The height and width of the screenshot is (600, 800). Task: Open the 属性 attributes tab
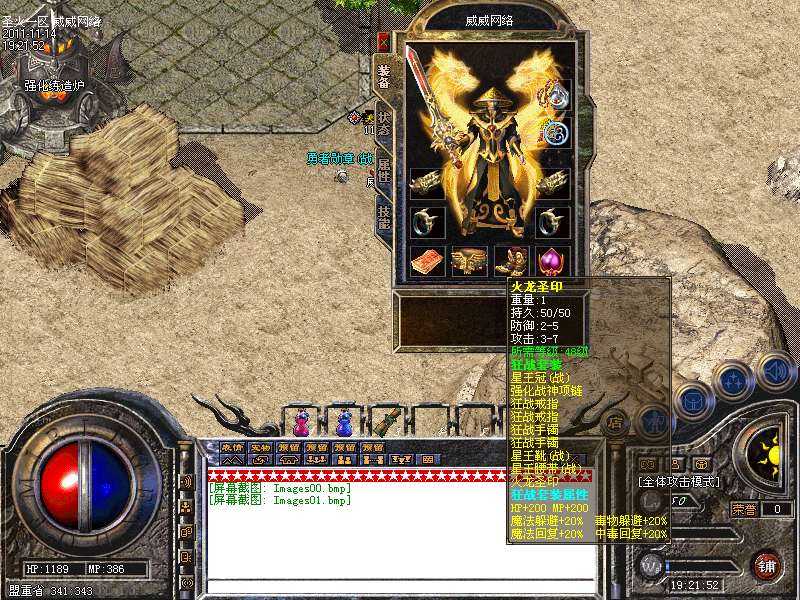click(384, 169)
